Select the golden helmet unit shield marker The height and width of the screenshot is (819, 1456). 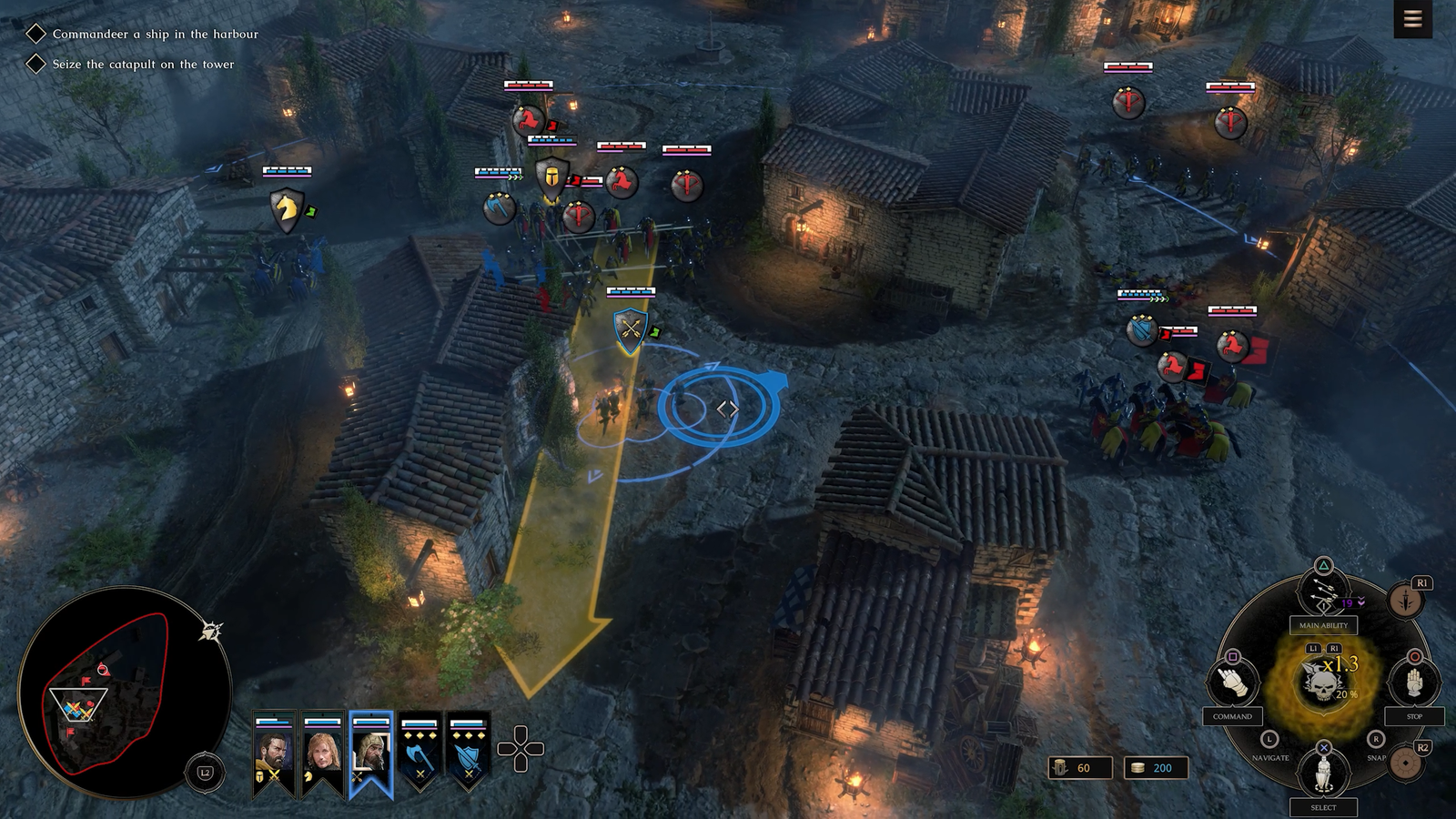(x=551, y=177)
